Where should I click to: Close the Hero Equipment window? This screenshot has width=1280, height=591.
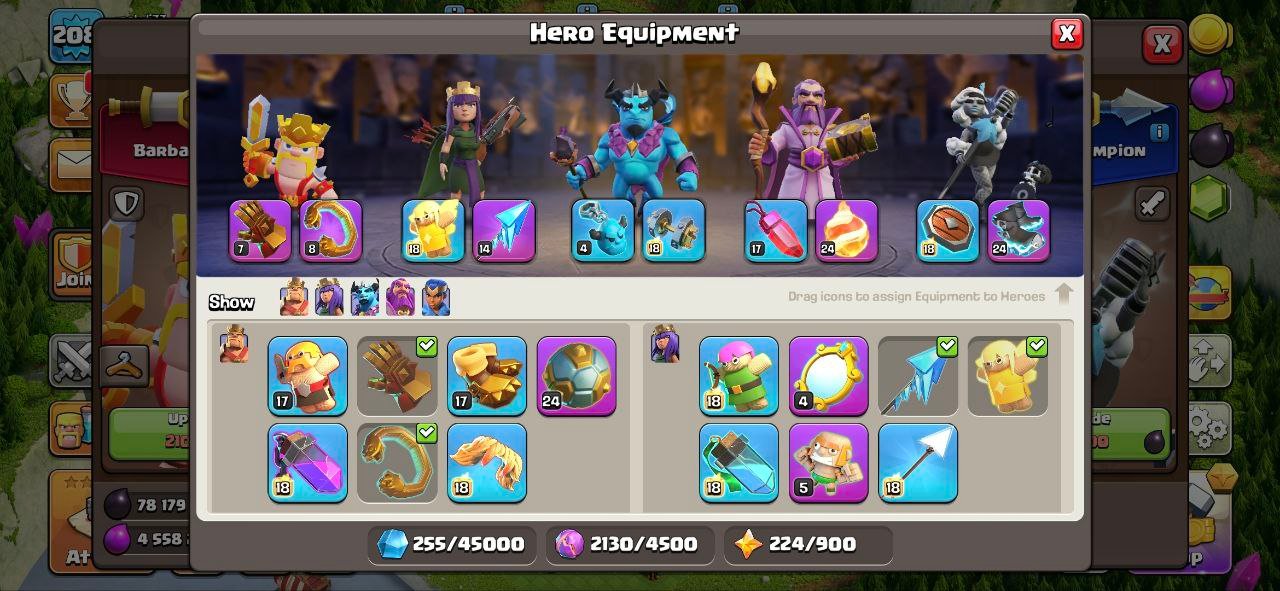[1066, 34]
